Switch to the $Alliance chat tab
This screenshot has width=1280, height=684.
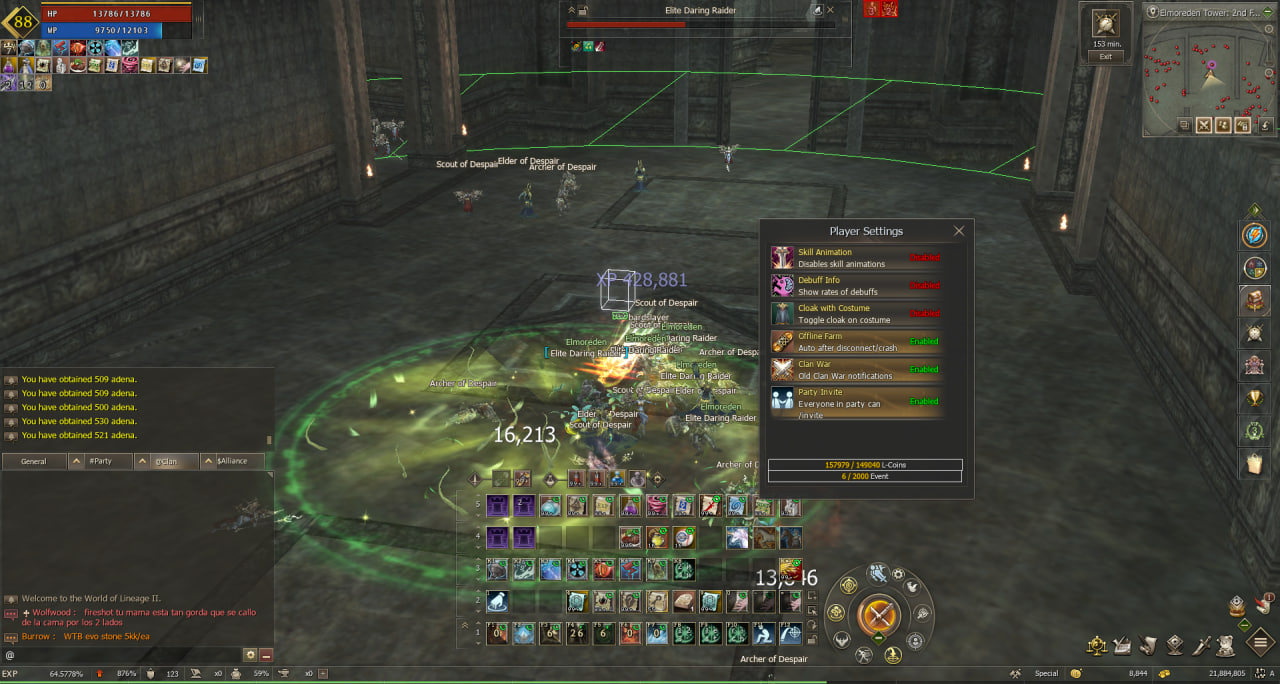click(x=232, y=461)
